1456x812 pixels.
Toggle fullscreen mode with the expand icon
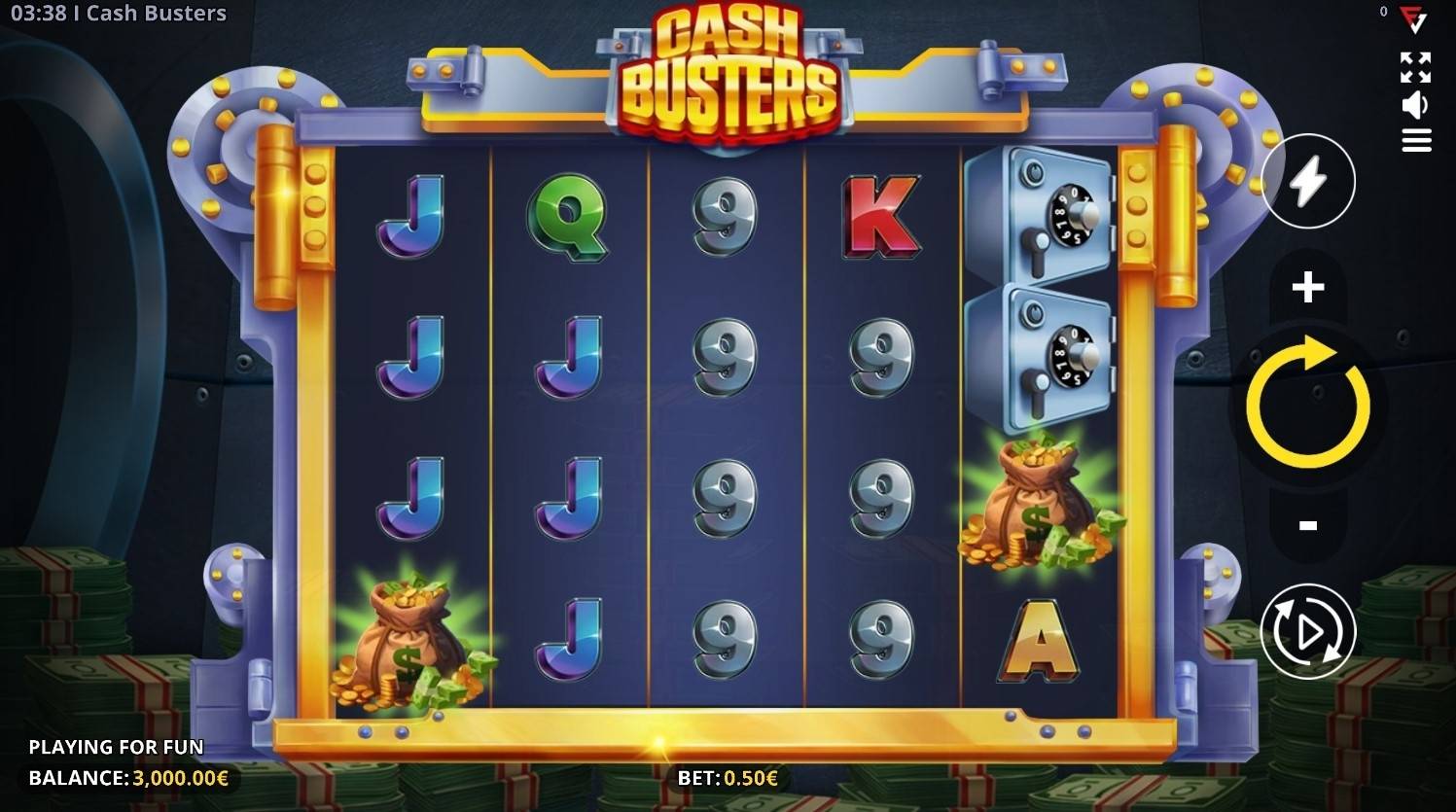point(1416,66)
